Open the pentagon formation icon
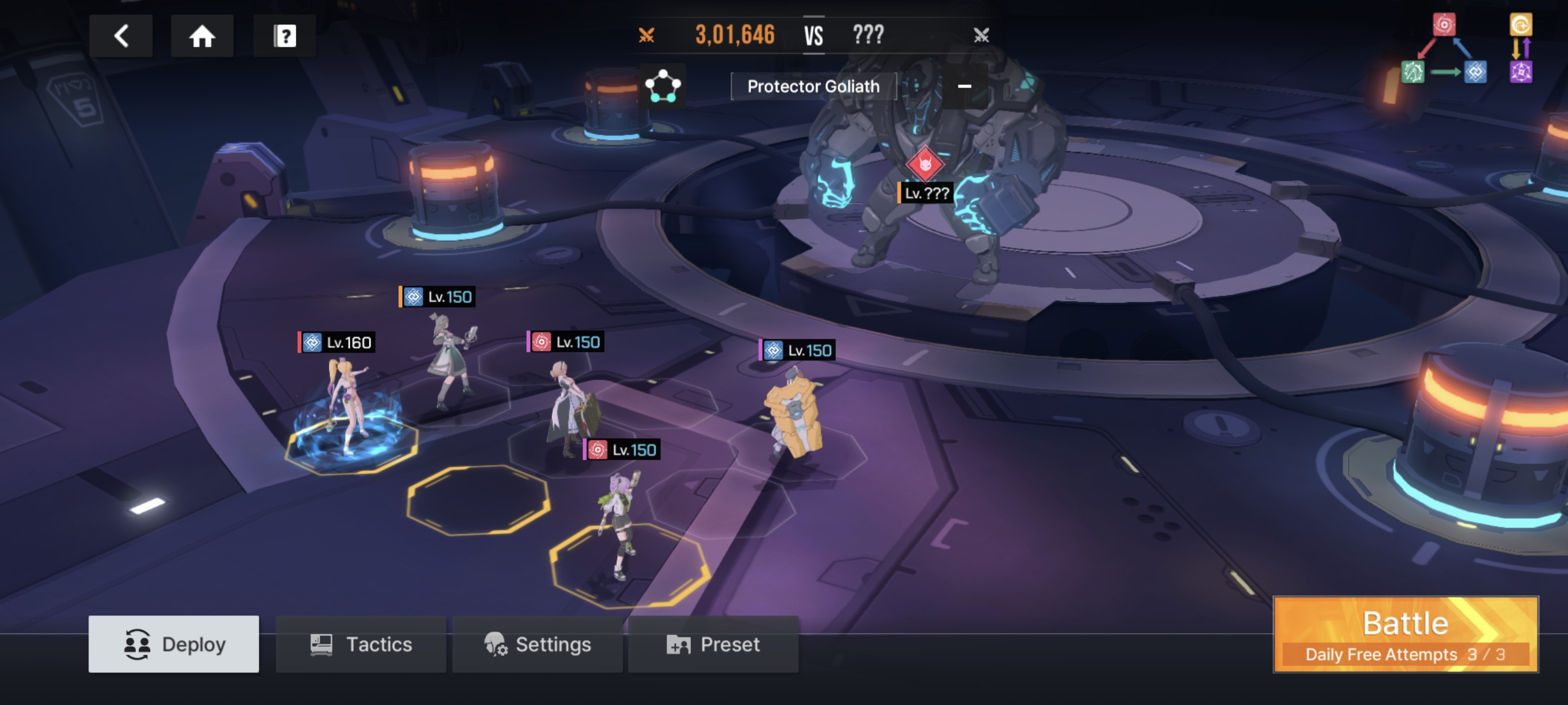The width and height of the screenshot is (1568, 705). pyautogui.click(x=662, y=86)
